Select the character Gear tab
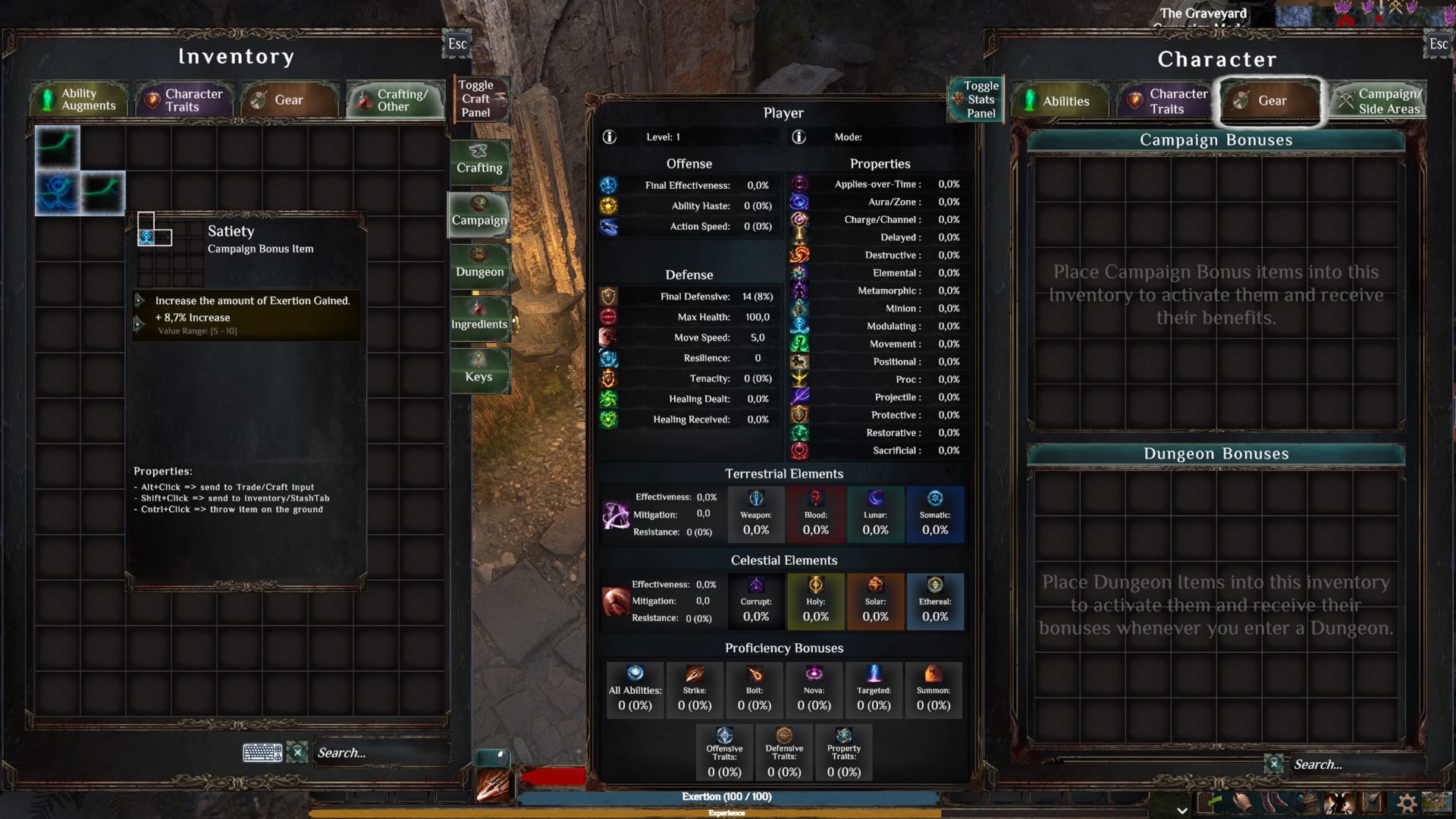 pyautogui.click(x=1270, y=101)
